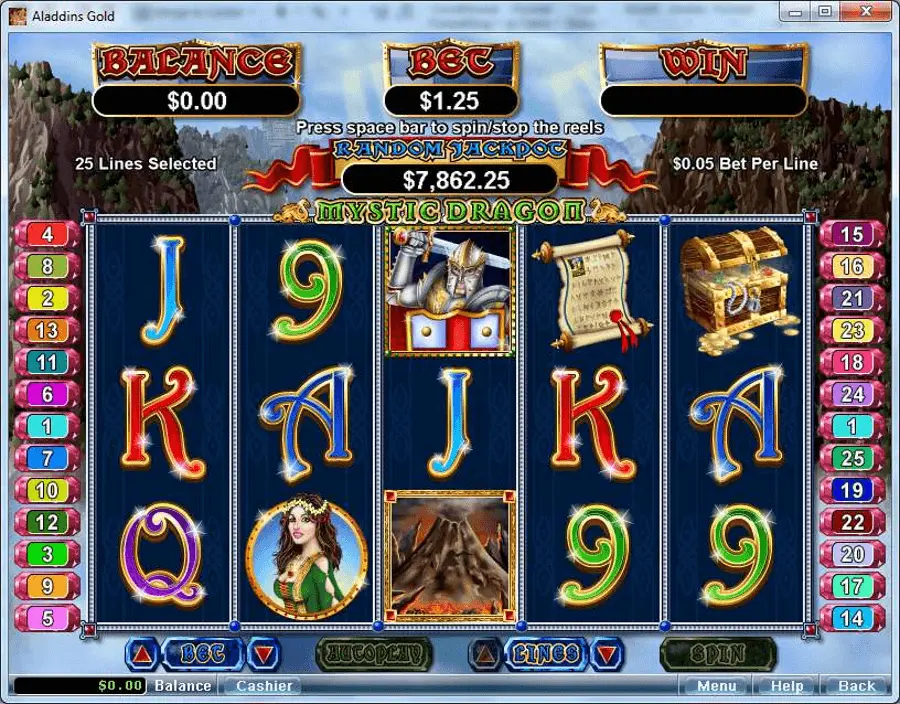Lower line count with the LINES down arrow
Viewport: 900px width, 704px height.
(x=607, y=655)
